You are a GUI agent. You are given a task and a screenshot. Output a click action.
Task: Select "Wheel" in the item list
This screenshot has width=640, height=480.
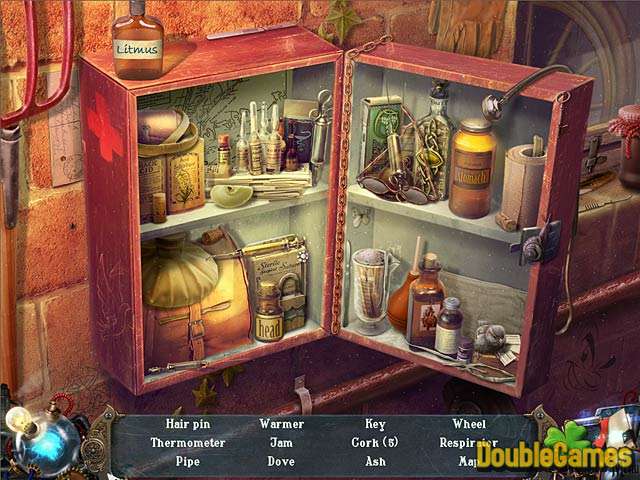[x=469, y=424]
